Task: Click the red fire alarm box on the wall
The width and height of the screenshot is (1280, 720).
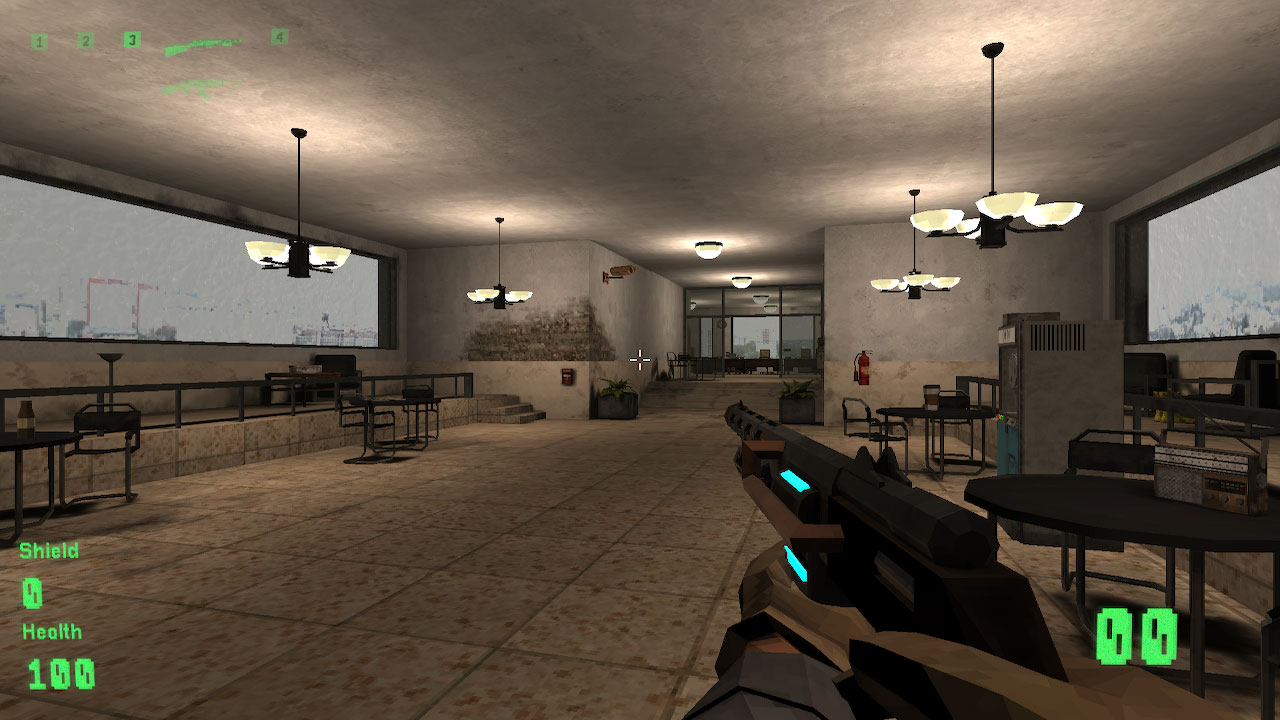Action: pos(565,376)
